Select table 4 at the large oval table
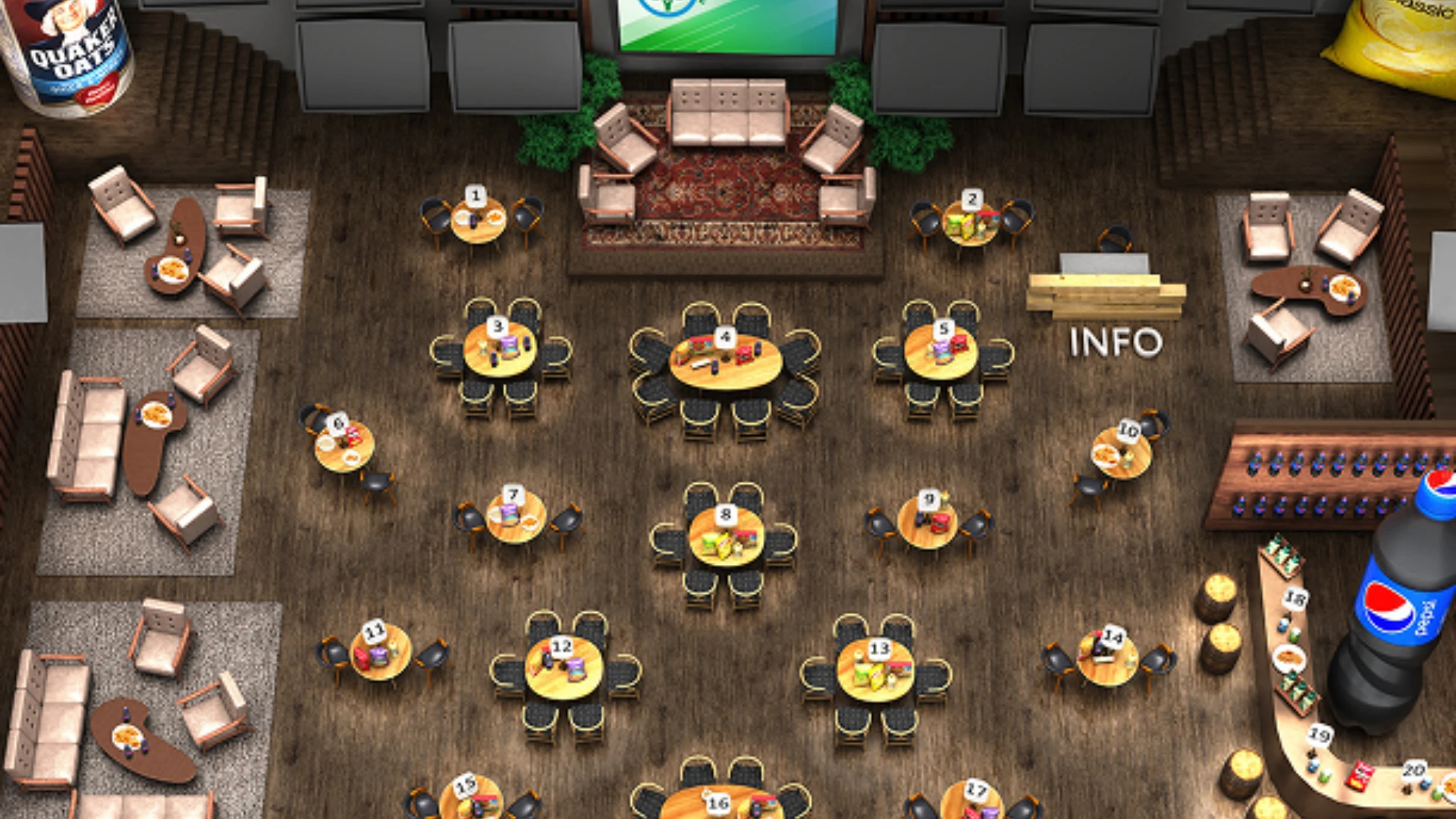 (x=724, y=336)
